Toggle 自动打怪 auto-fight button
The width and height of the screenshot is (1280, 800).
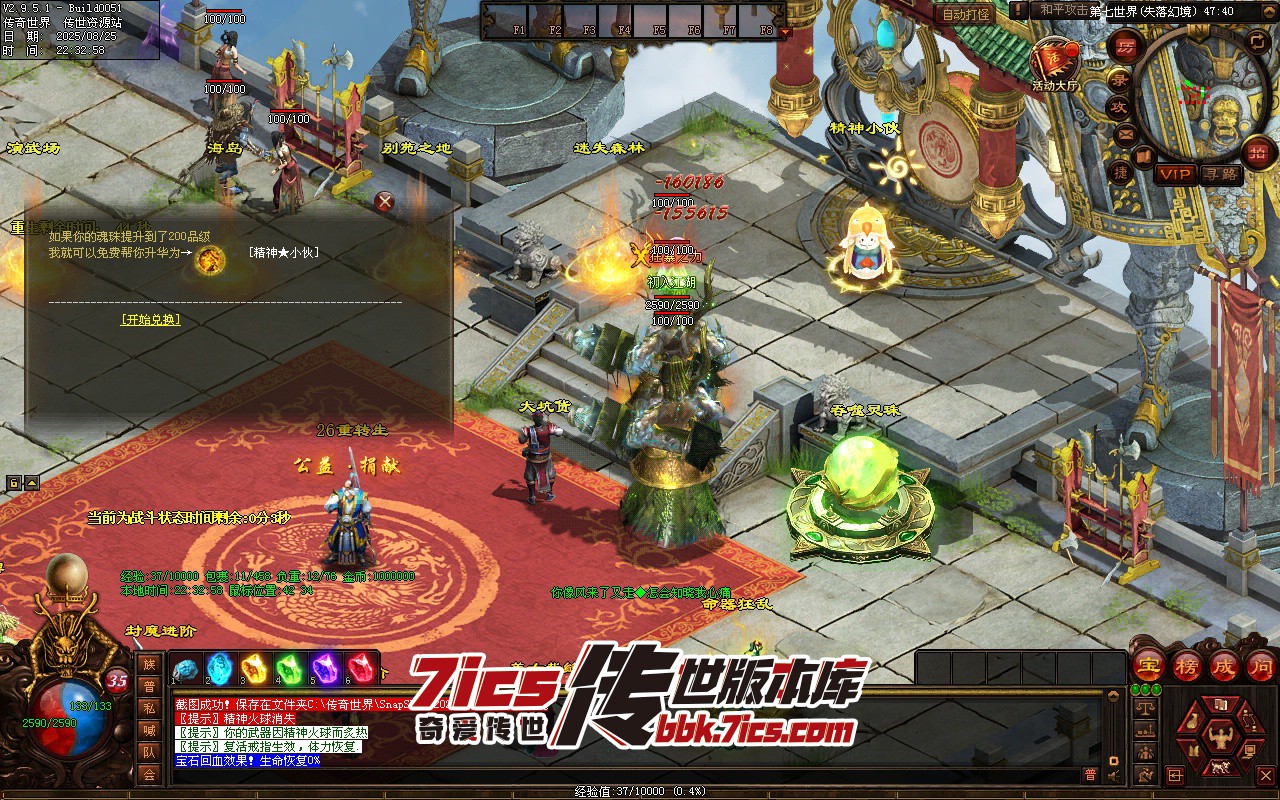tap(966, 14)
